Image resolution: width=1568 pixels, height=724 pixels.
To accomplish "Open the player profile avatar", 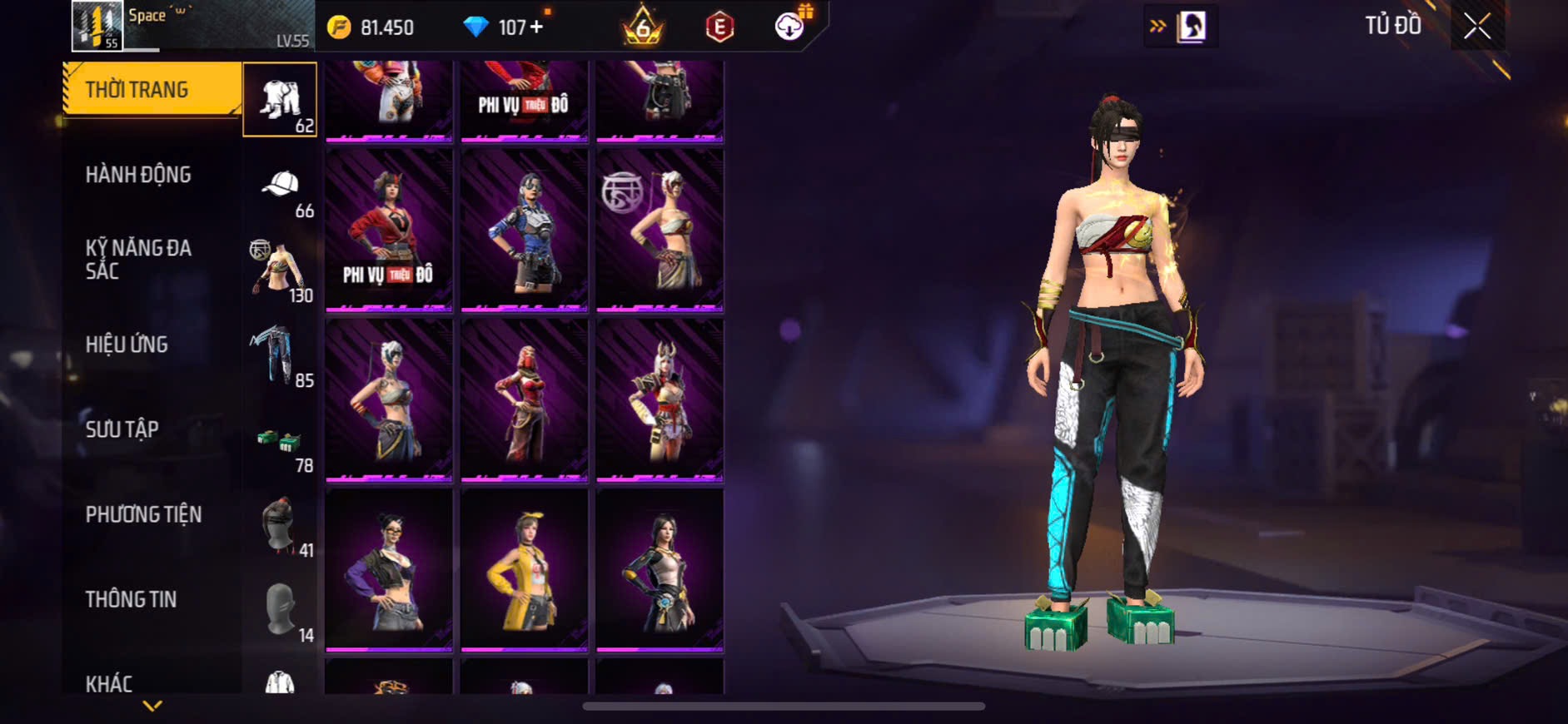I will coord(97,26).
